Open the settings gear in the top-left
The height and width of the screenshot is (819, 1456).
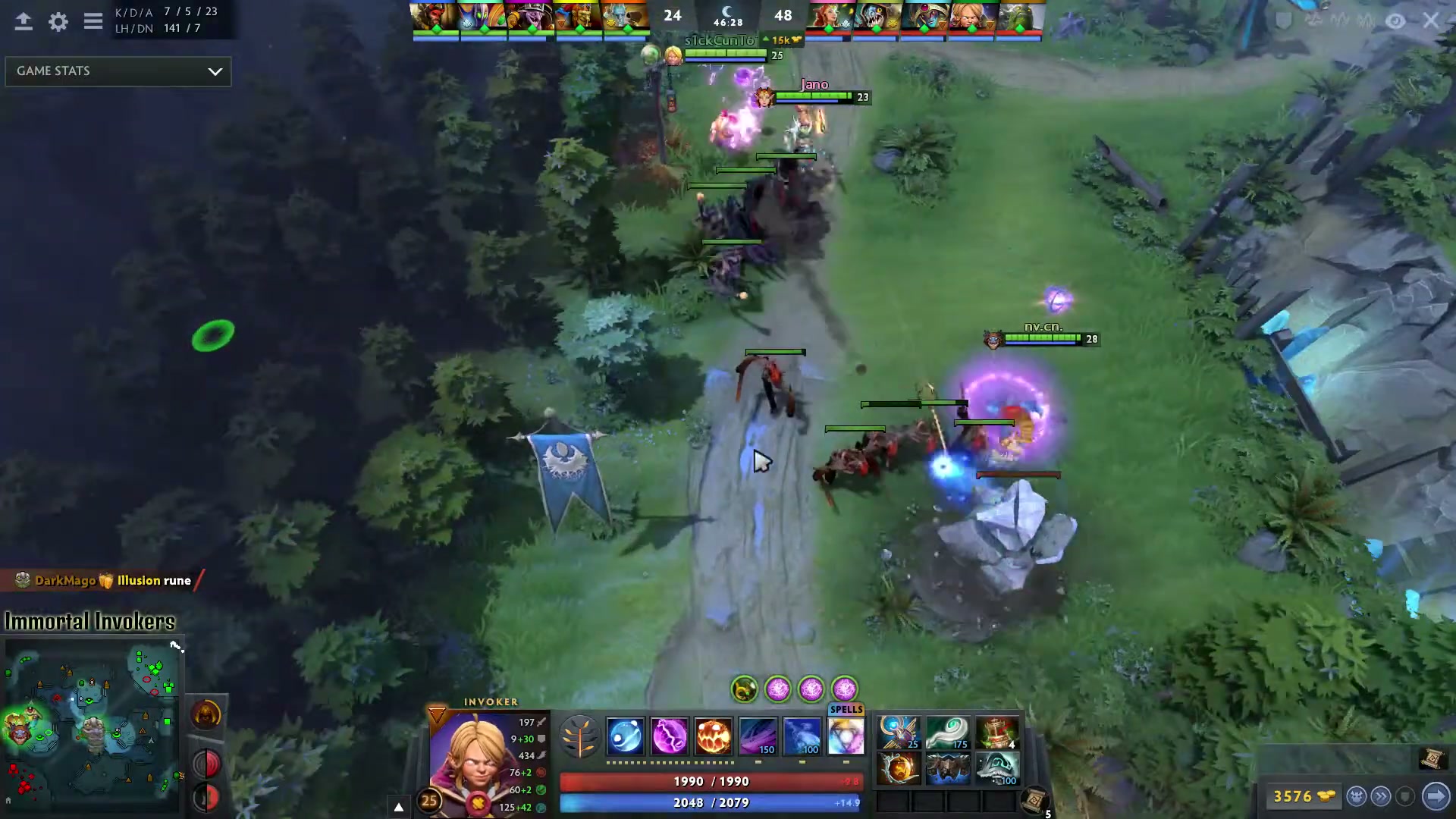pyautogui.click(x=58, y=22)
